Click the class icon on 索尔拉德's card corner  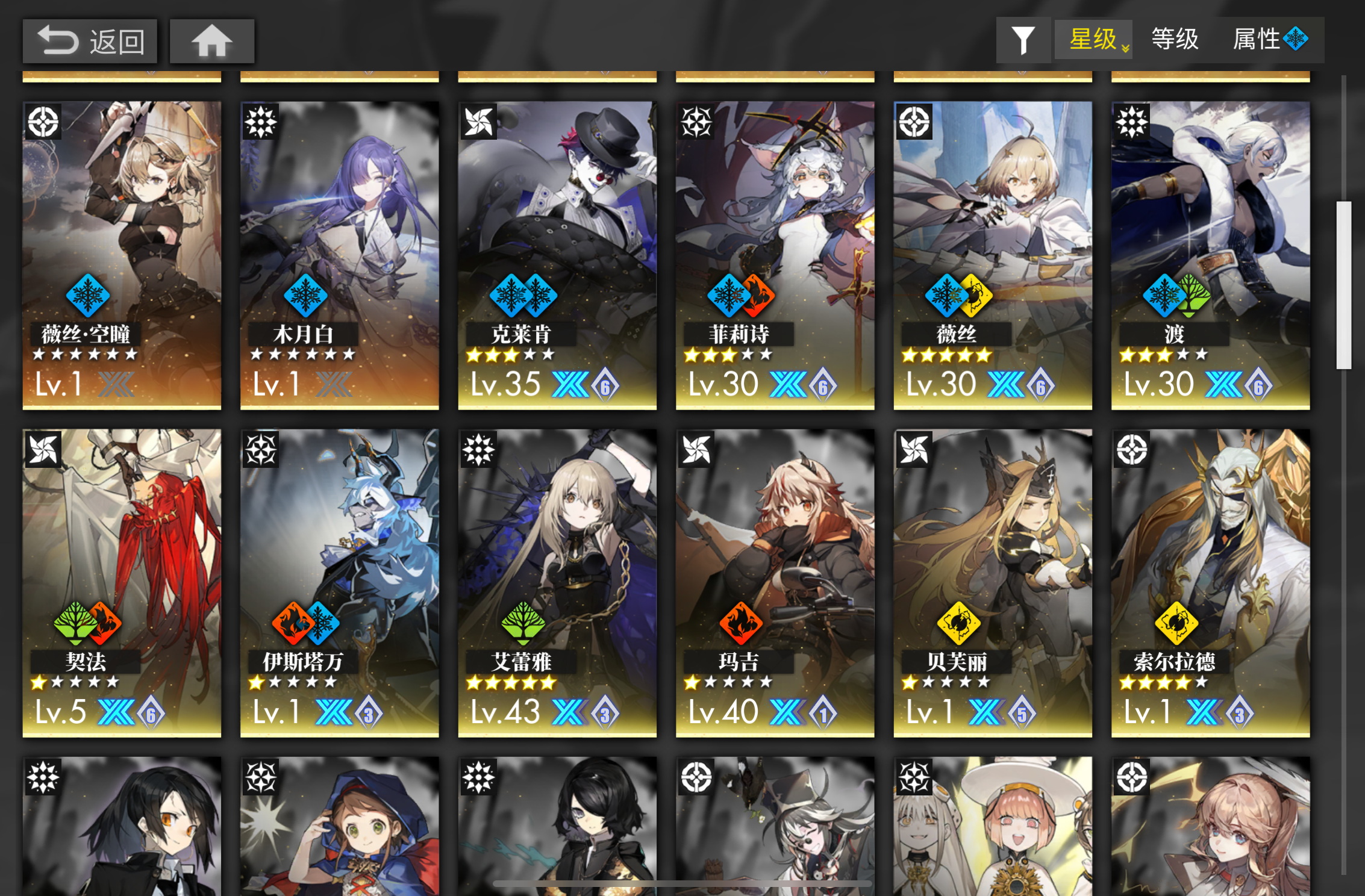pos(1132,450)
